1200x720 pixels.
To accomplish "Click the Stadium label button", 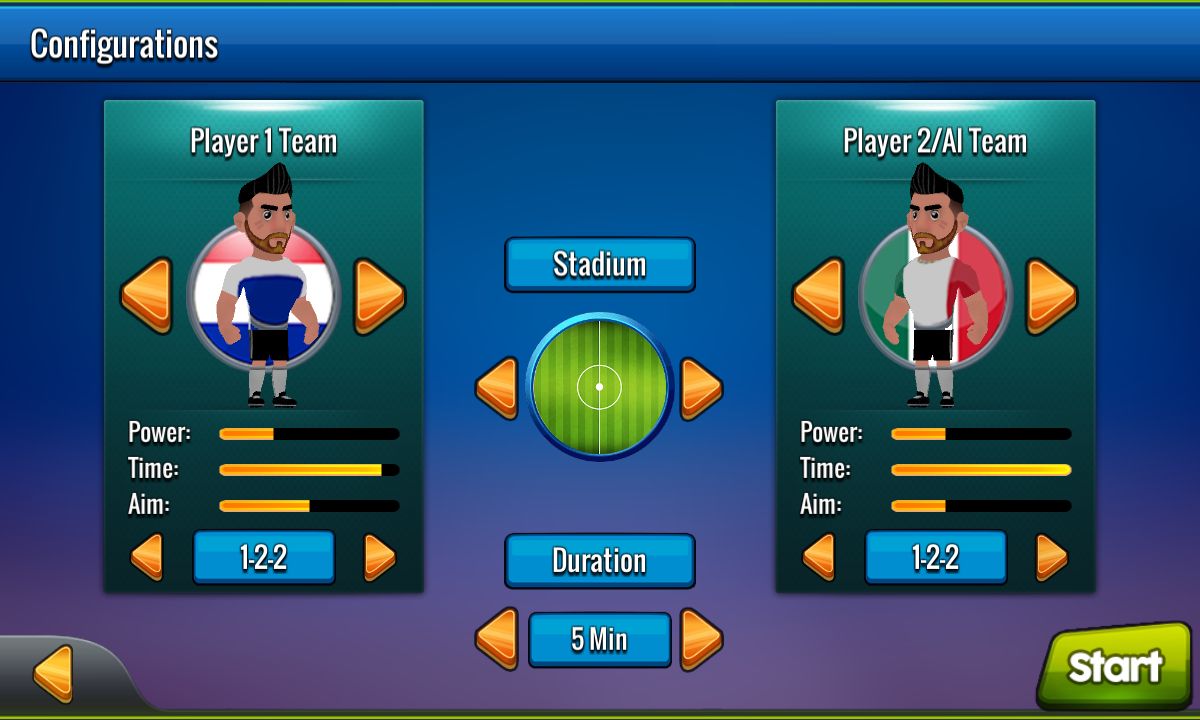I will pos(599,265).
